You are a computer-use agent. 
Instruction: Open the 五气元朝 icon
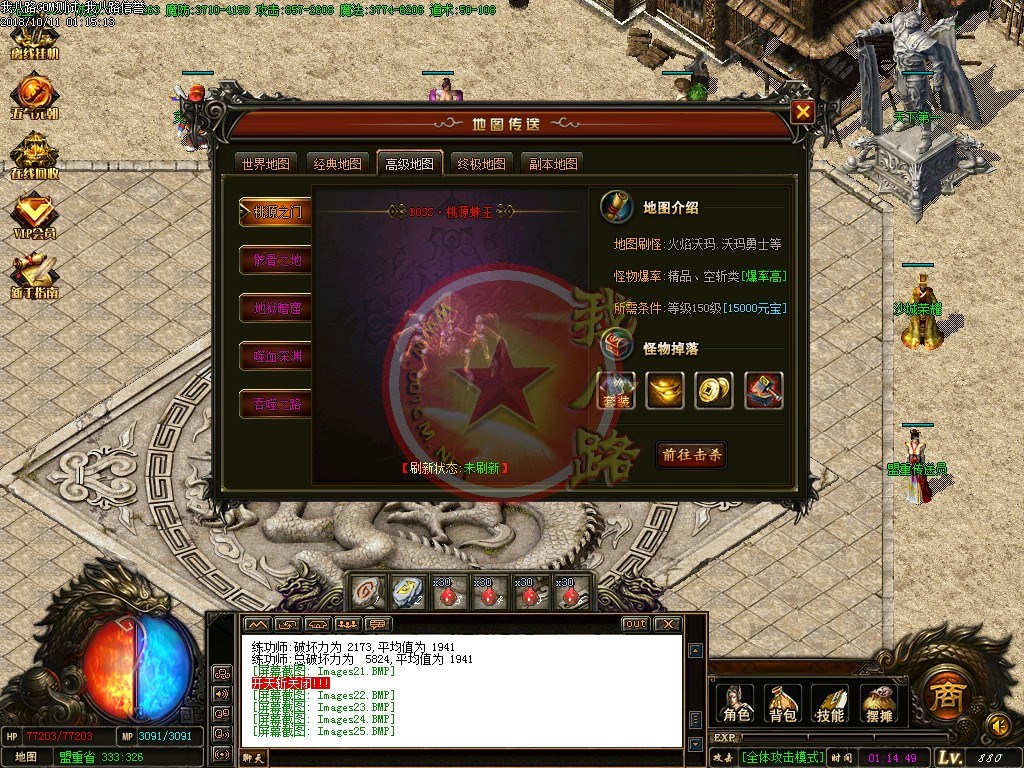coord(35,96)
